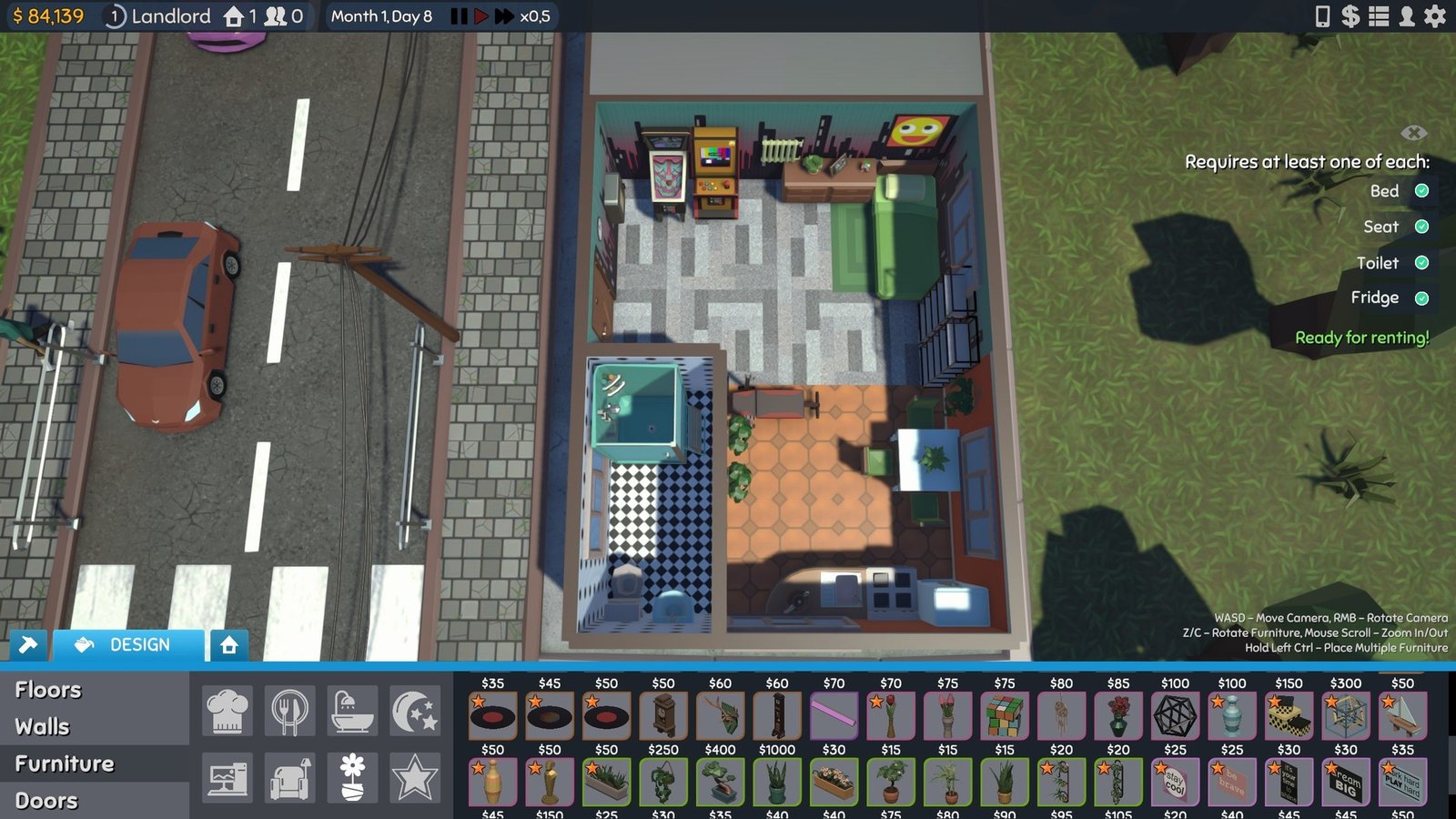The image size is (1456, 819).
Task: Open the settings gear icon
Action: click(x=1434, y=15)
